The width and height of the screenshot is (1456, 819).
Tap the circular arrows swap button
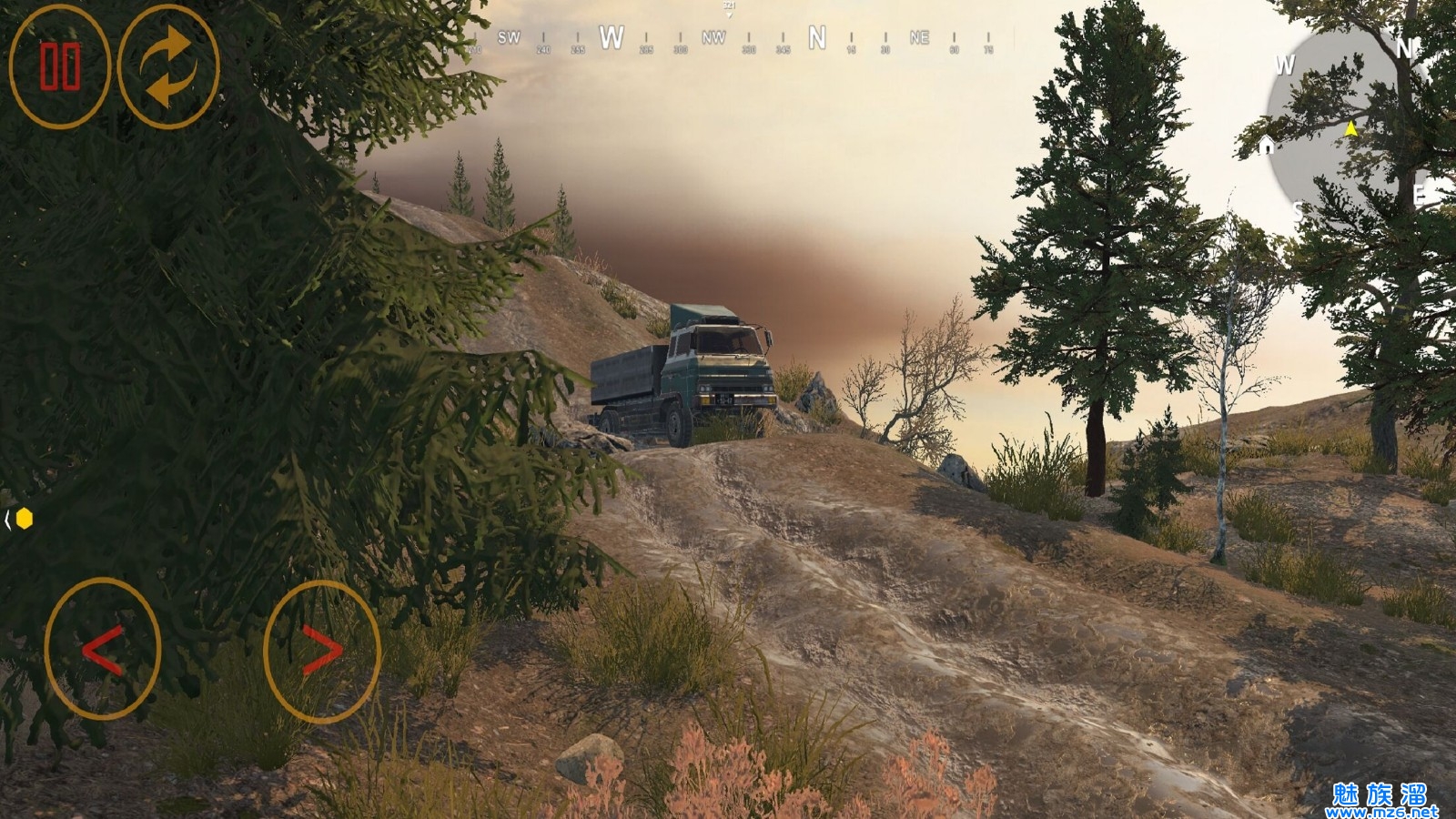[x=168, y=66]
